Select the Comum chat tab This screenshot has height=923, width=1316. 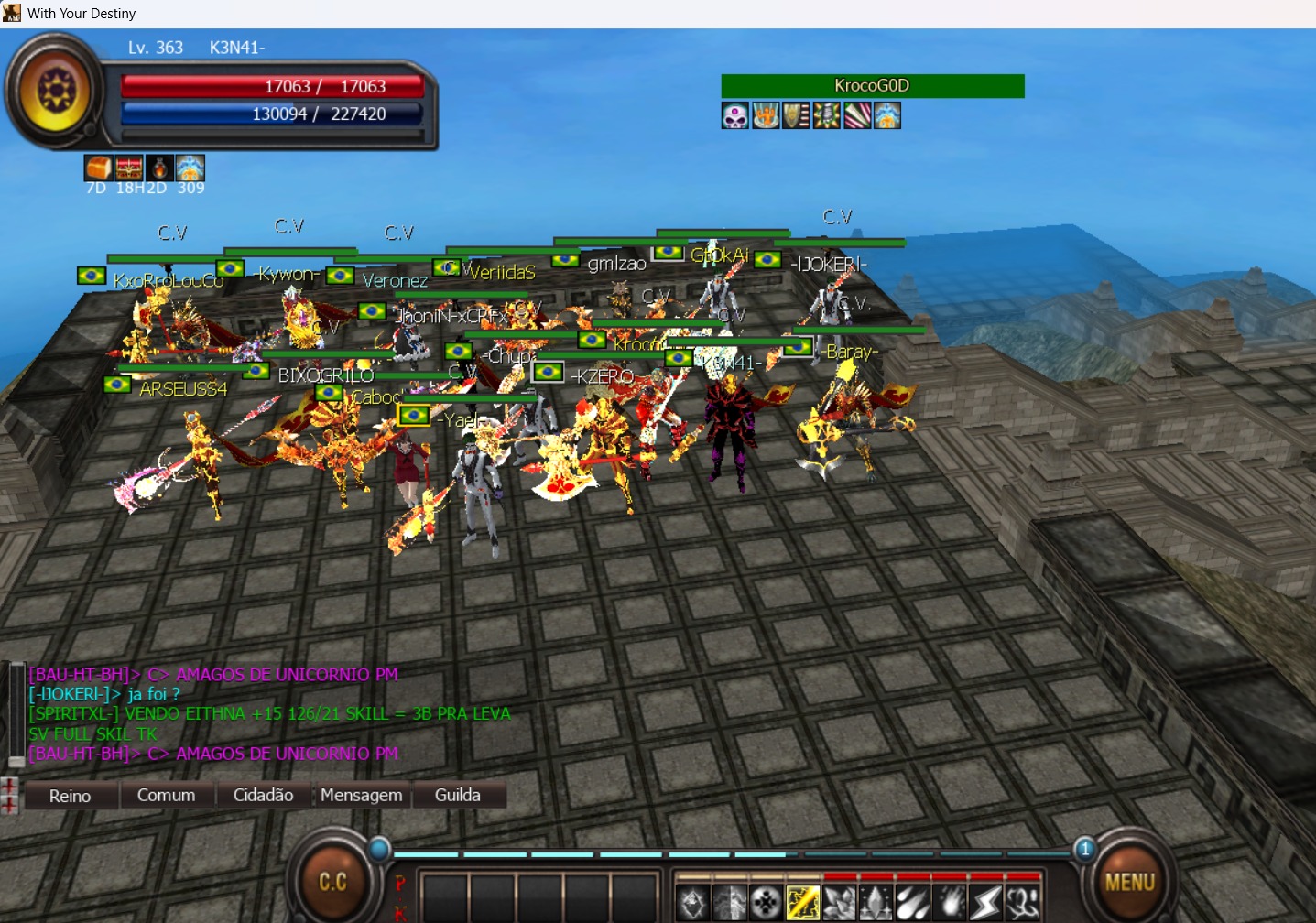[x=166, y=796]
